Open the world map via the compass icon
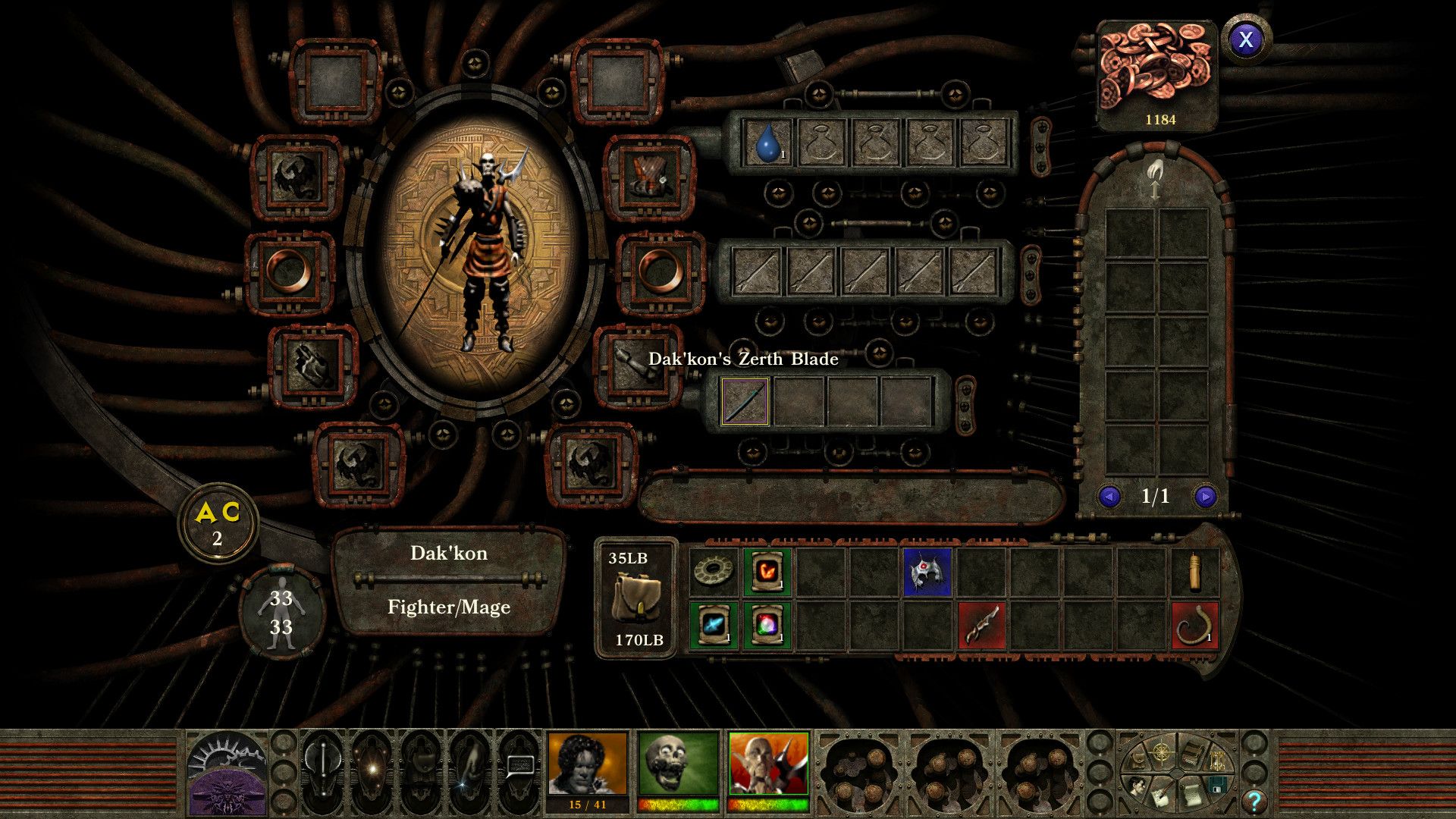The width and height of the screenshot is (1456, 819). [1161, 751]
